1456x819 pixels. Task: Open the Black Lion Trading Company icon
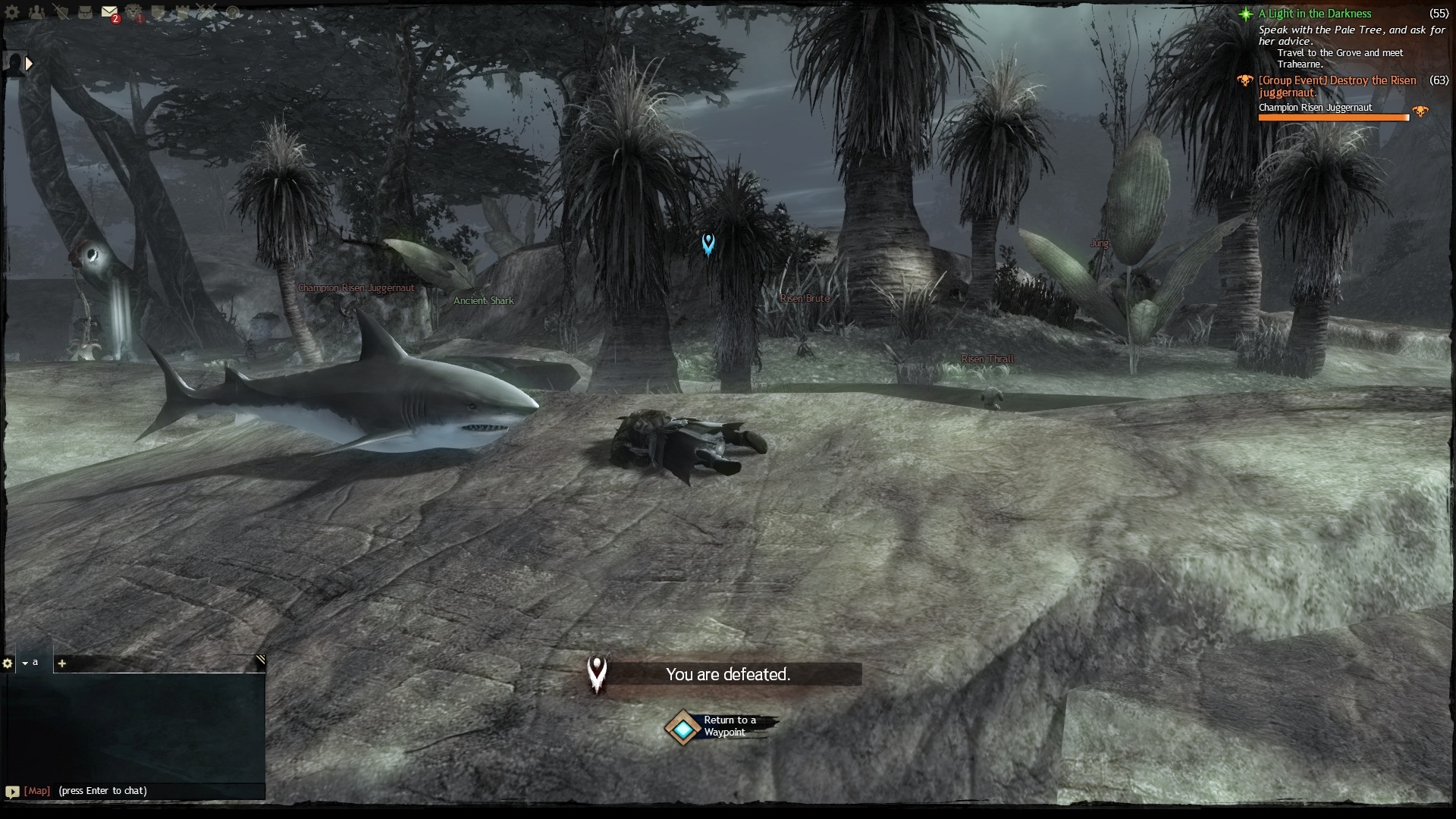pyautogui.click(x=134, y=13)
